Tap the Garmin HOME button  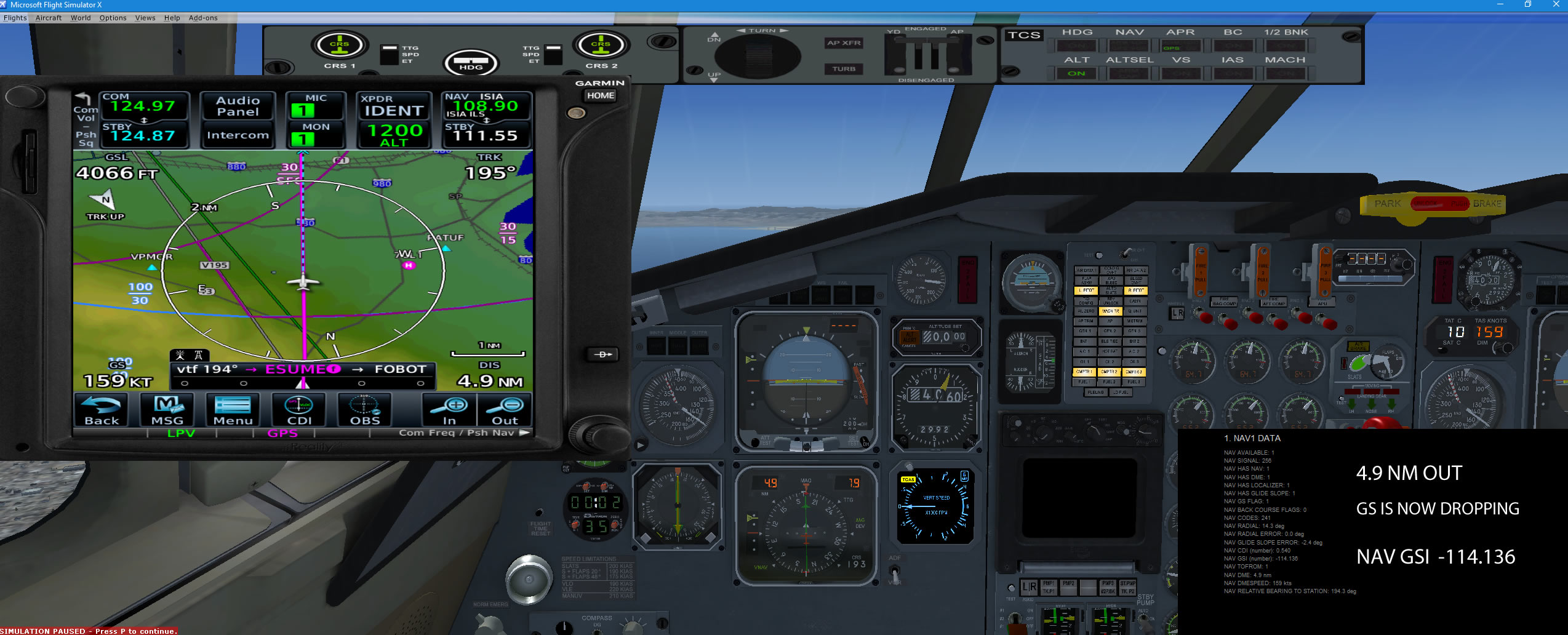pos(600,95)
